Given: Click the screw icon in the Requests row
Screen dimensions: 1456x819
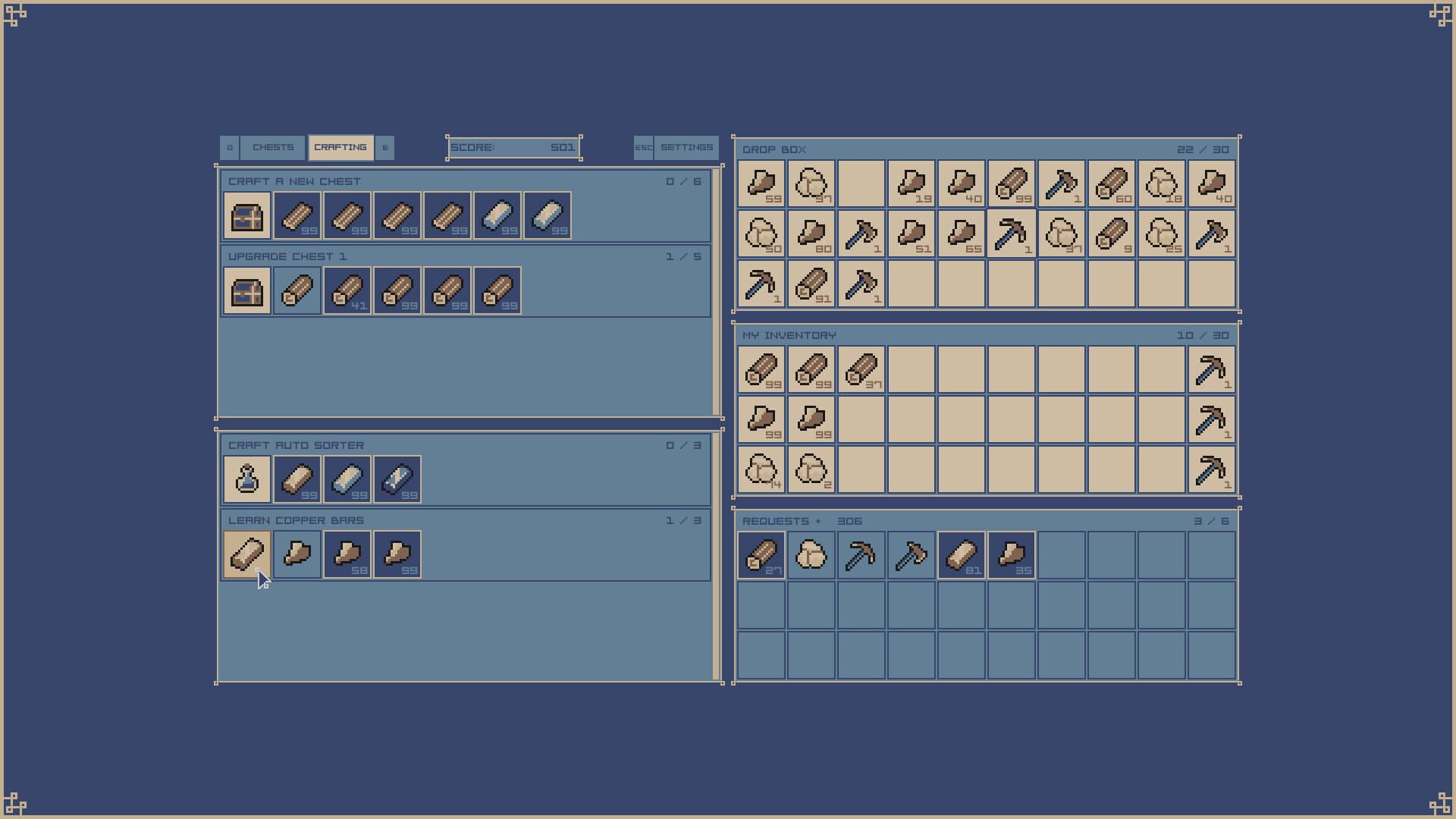Looking at the screenshot, I should point(912,554).
